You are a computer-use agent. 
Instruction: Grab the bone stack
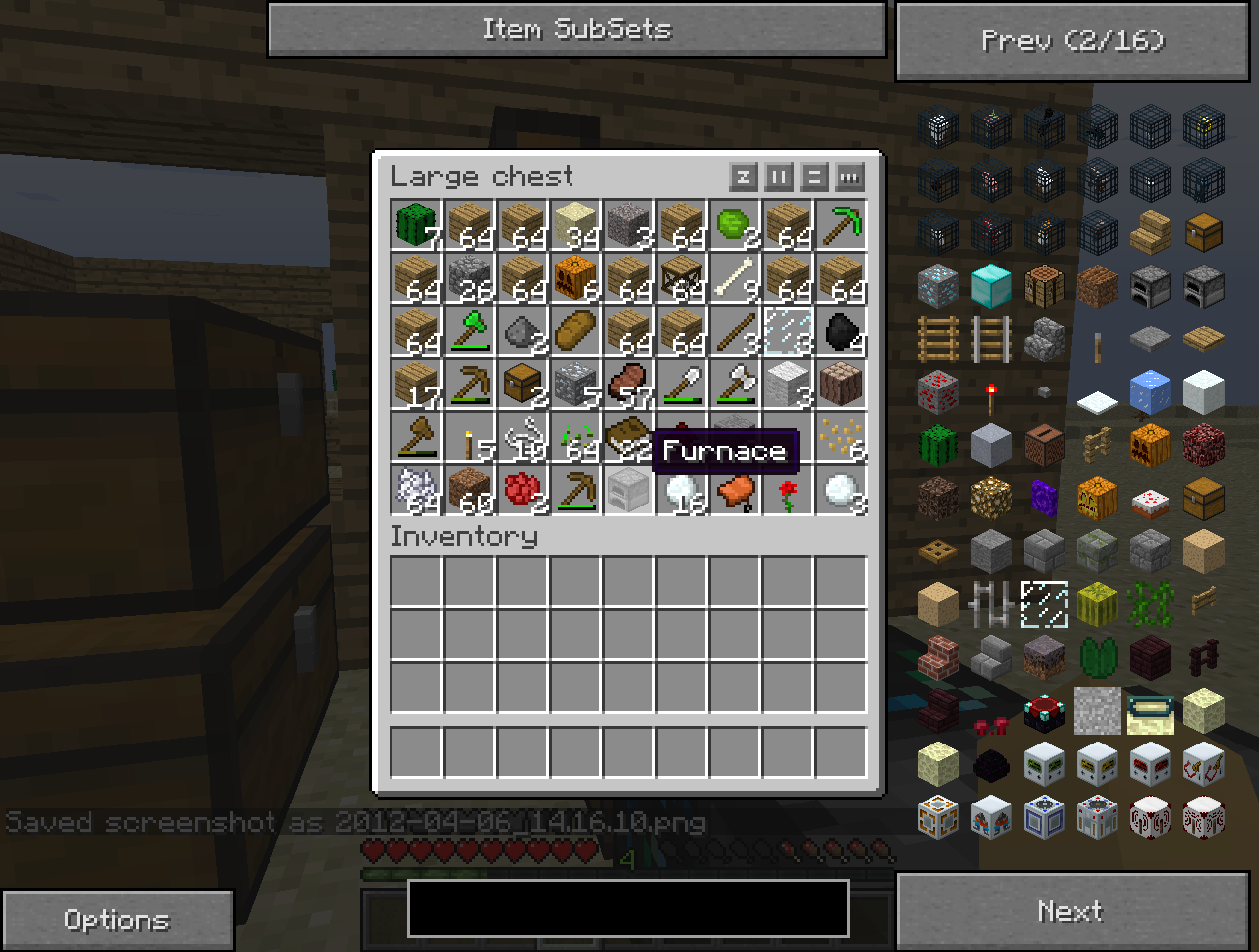pyautogui.click(x=734, y=277)
